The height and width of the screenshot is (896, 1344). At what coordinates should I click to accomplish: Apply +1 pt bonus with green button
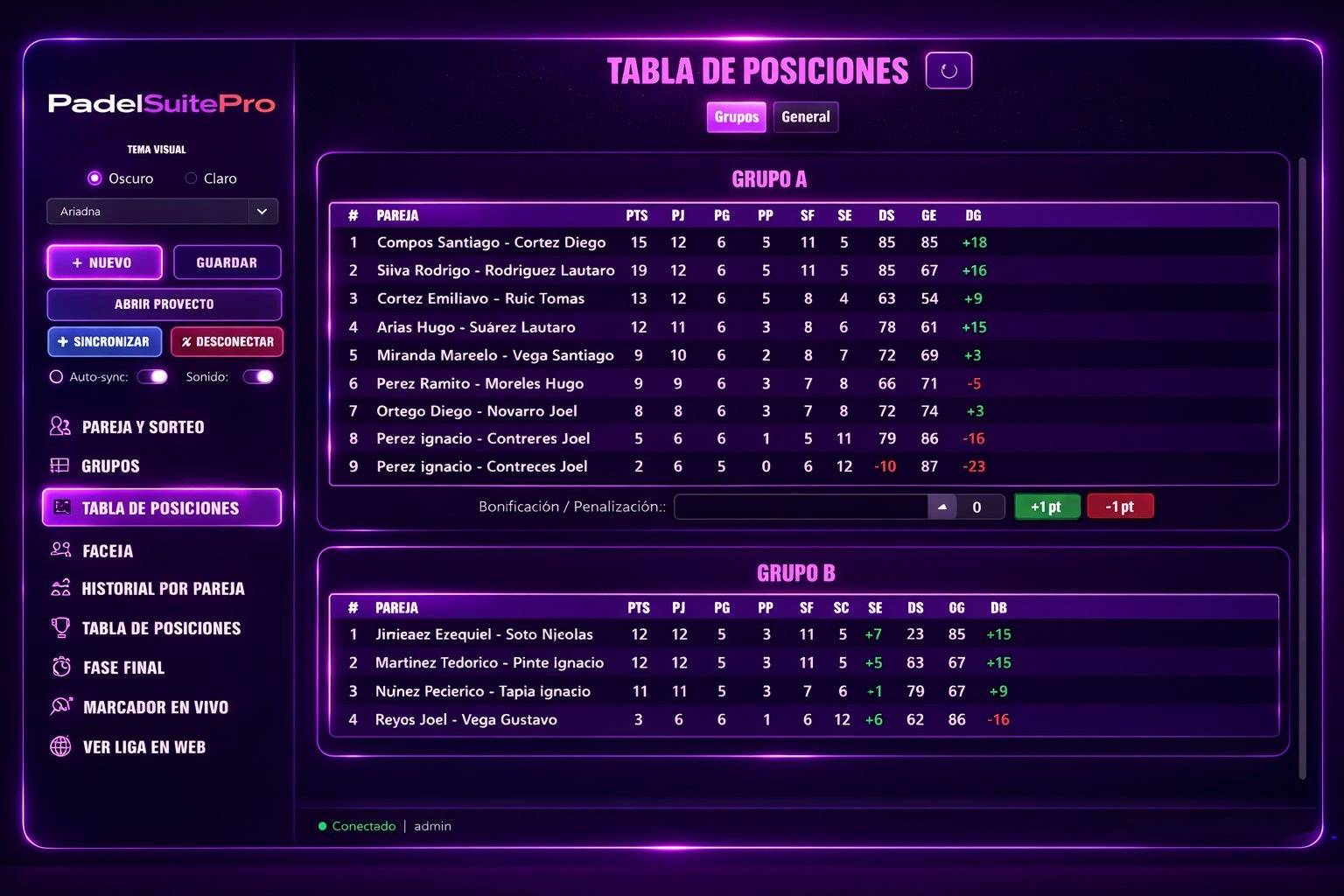[x=1046, y=506]
